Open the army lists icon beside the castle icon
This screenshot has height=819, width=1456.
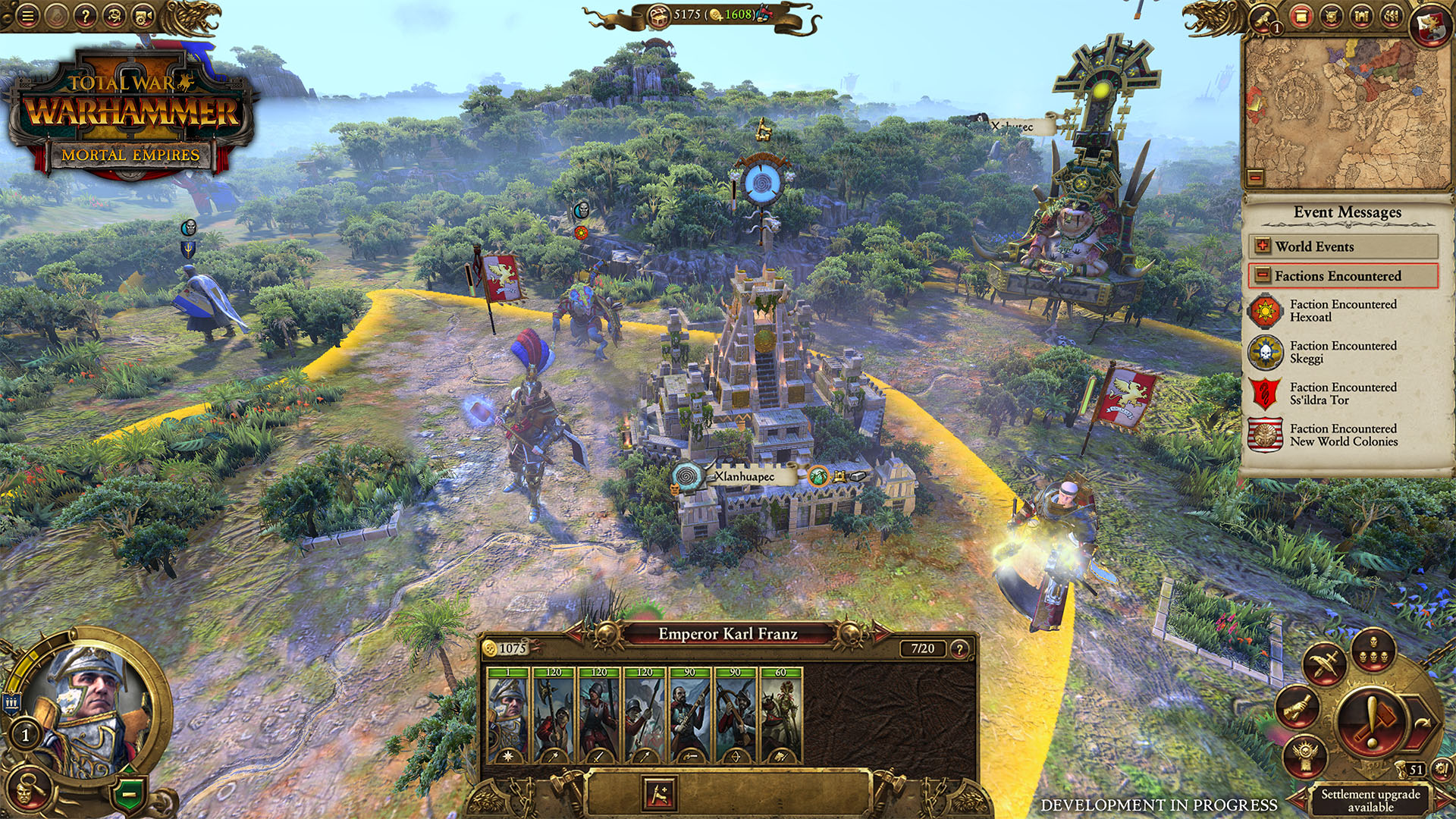pos(1393,17)
